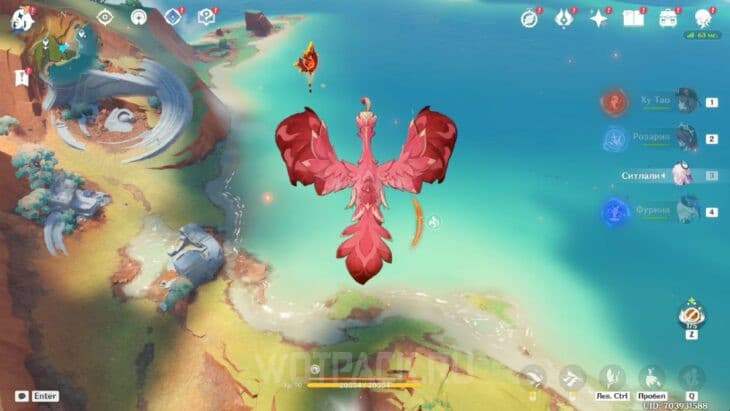Open the Paimon menu icon

(21, 18)
